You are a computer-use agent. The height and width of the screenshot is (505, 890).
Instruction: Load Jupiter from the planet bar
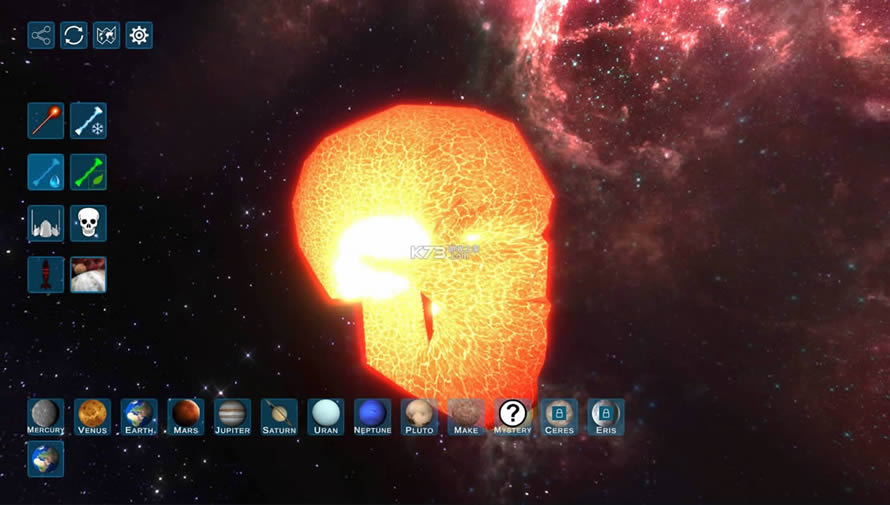point(232,416)
